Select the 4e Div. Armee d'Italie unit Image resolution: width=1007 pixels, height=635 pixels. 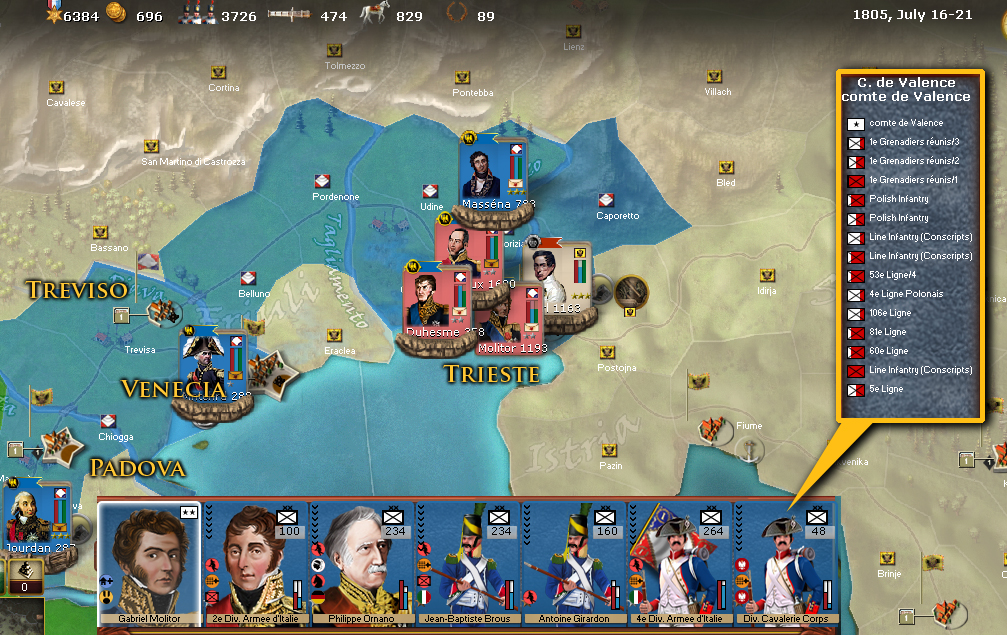tap(679, 560)
